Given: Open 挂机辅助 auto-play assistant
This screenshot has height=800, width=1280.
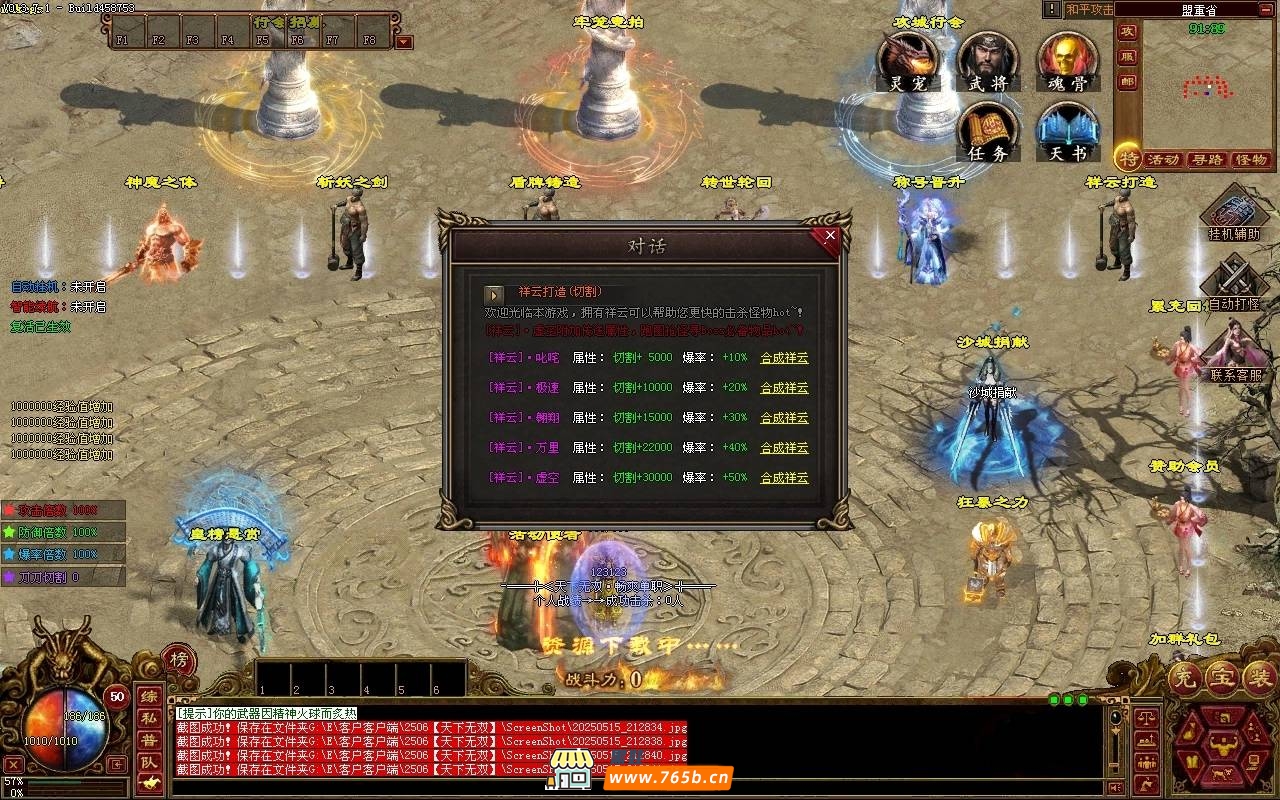Looking at the screenshot, I should (x=1234, y=213).
